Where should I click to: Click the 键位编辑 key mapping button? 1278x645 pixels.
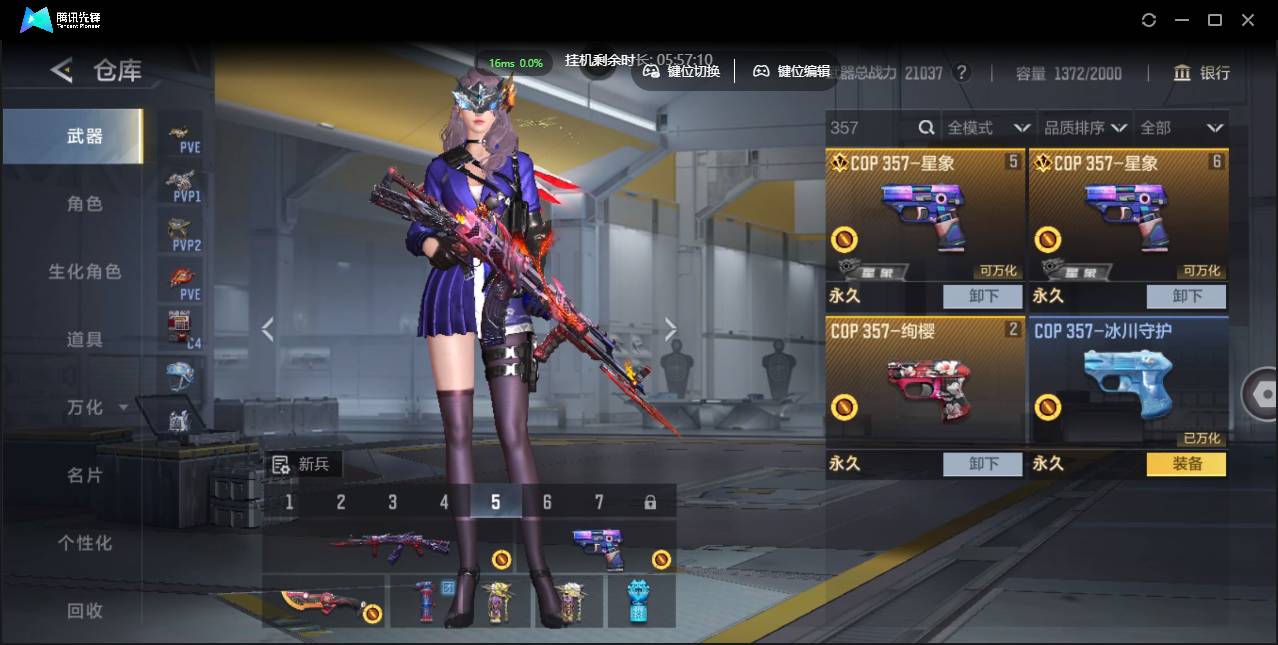[x=791, y=71]
